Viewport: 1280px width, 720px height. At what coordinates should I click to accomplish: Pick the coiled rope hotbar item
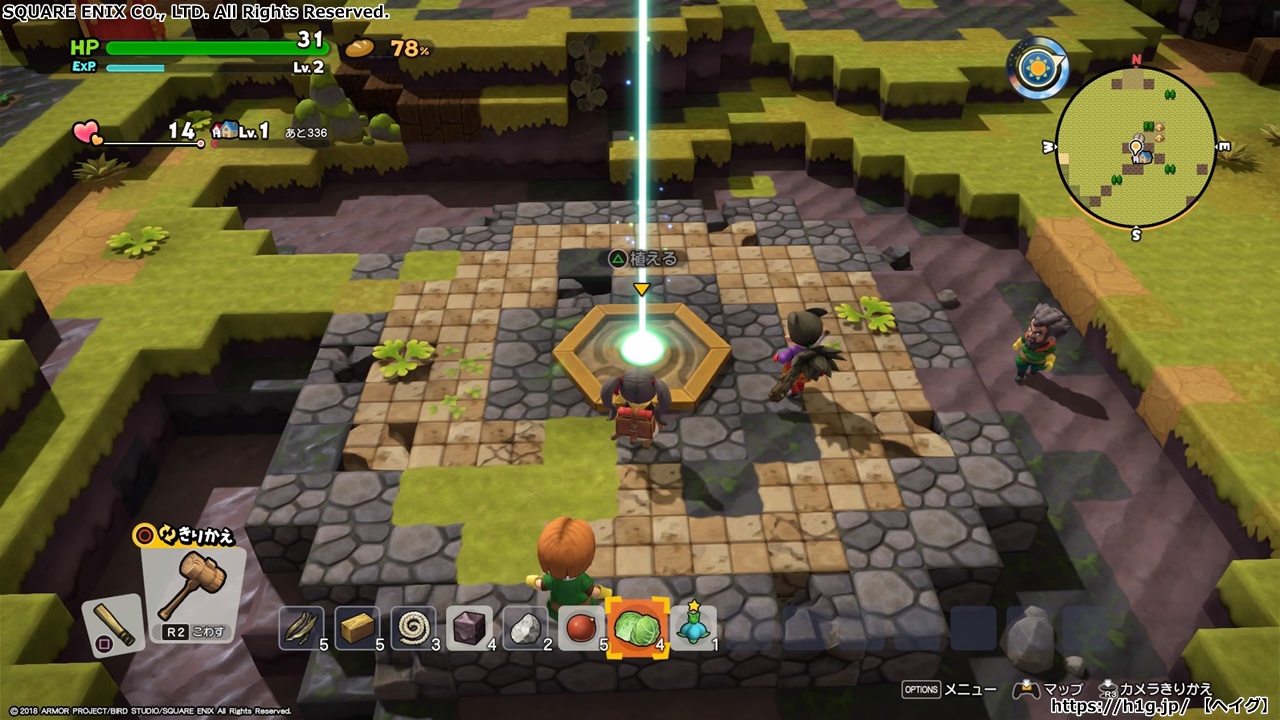(414, 627)
